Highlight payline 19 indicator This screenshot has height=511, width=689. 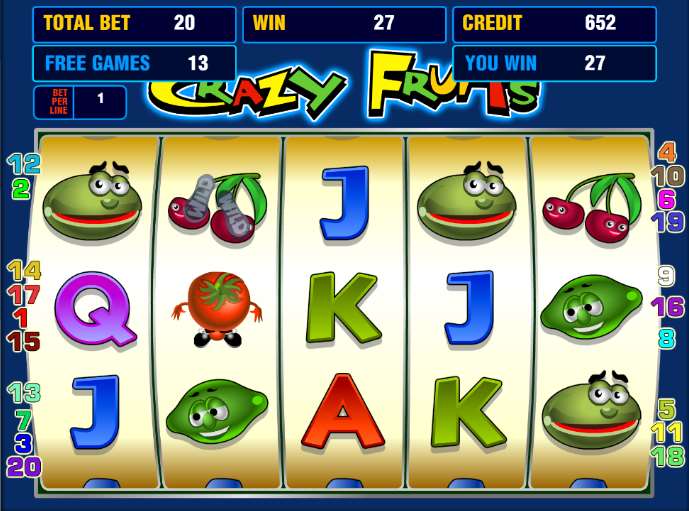(x=667, y=222)
